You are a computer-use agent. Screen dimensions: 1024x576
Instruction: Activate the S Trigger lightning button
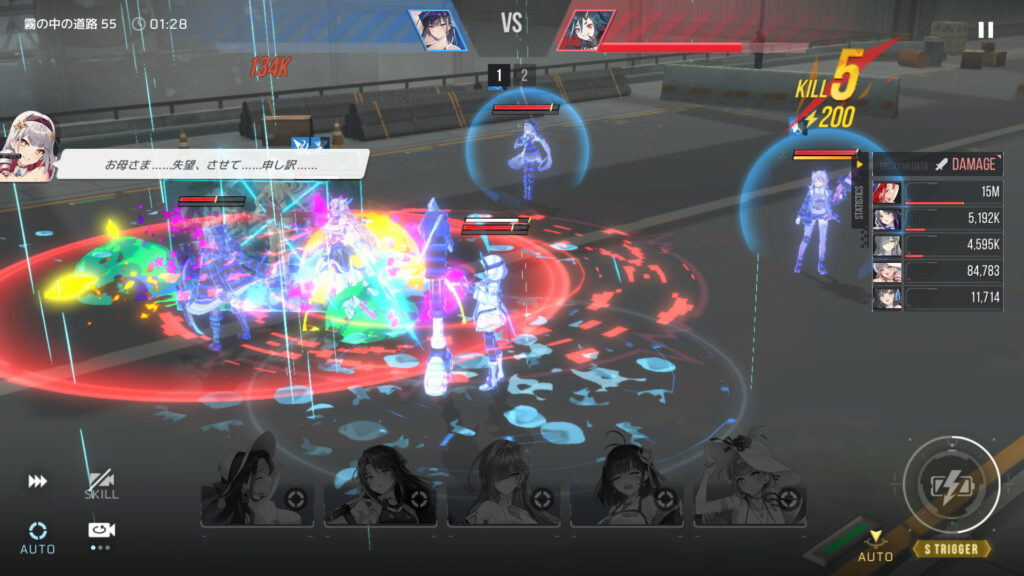pyautogui.click(x=950, y=486)
